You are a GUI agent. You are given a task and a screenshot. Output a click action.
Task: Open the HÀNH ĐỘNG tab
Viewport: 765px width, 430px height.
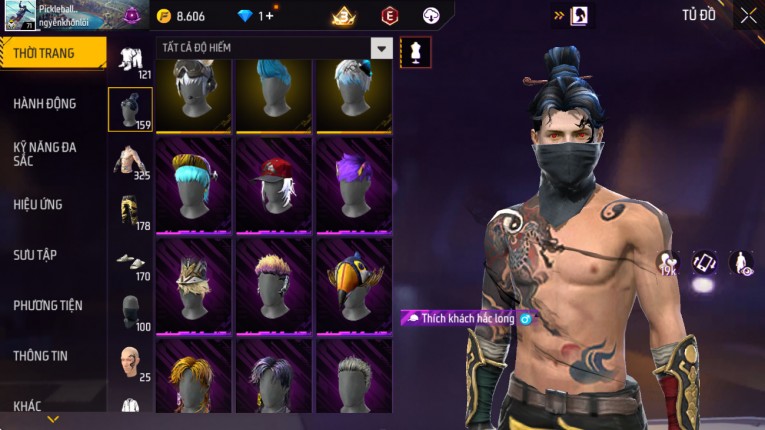[45, 104]
